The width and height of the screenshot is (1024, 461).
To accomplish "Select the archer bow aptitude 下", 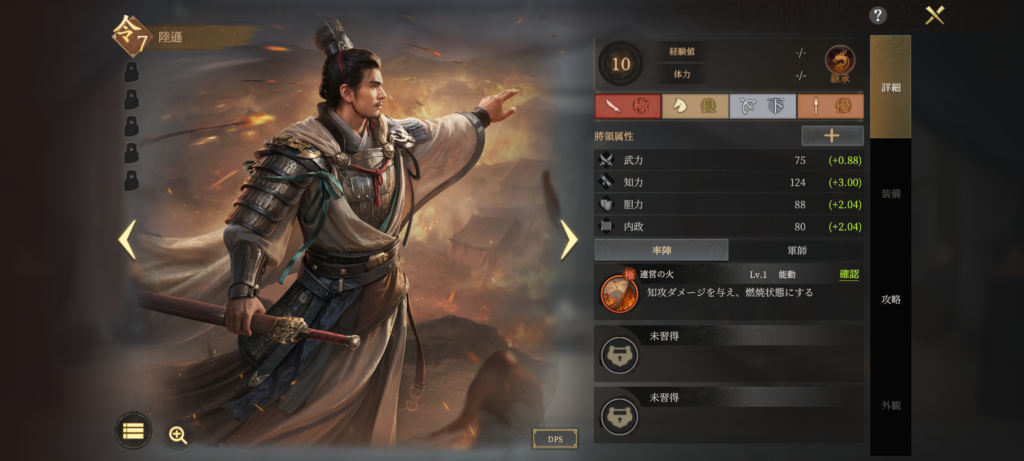I will [762, 106].
